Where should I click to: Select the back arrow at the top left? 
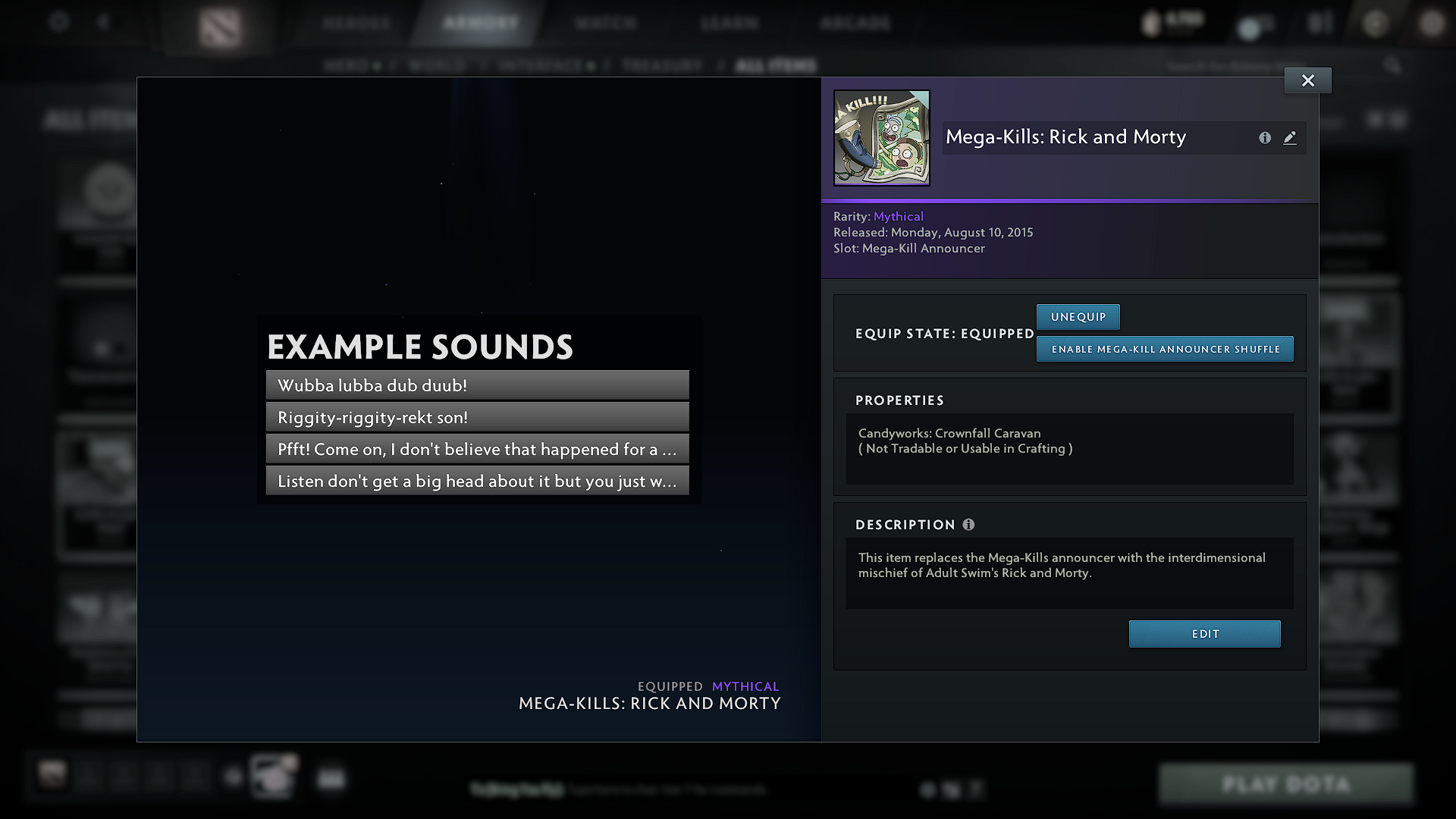click(x=104, y=21)
